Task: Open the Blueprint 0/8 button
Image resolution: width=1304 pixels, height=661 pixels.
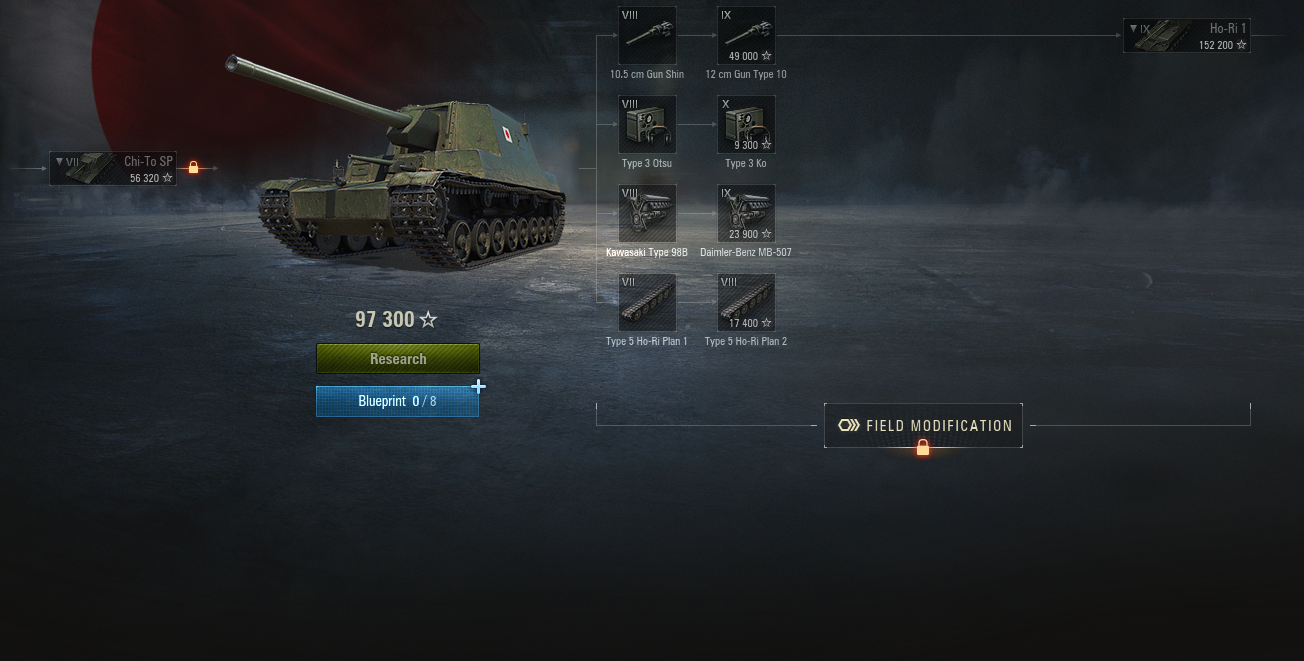Action: (x=397, y=401)
